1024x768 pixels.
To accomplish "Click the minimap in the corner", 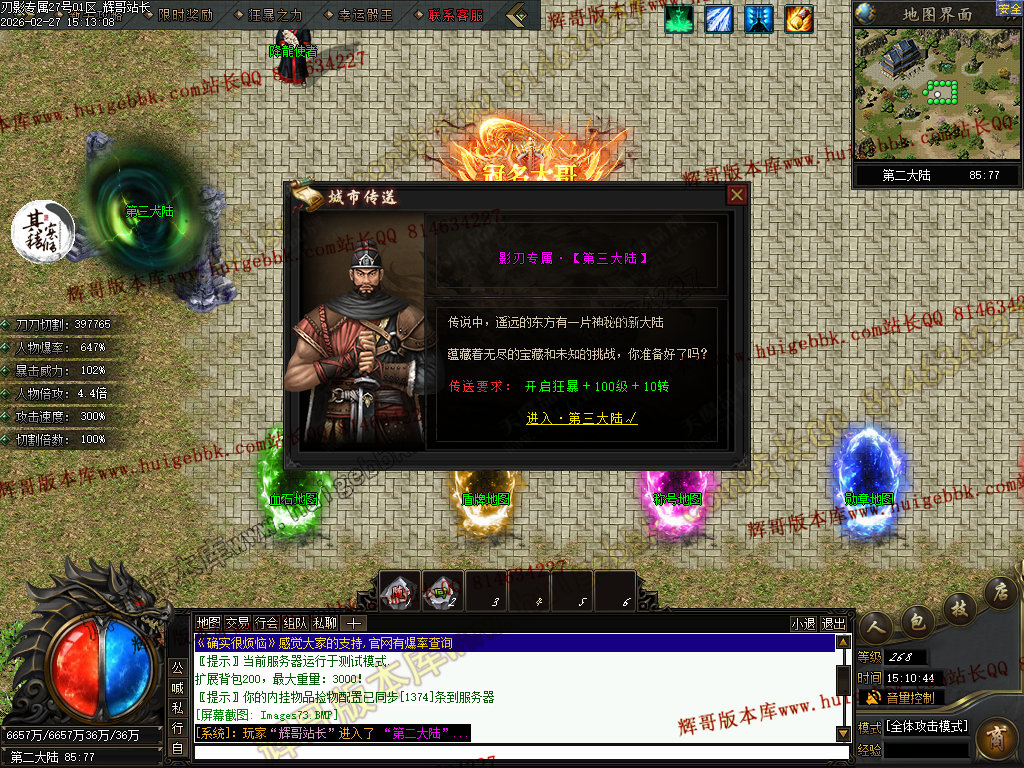I will coord(938,94).
